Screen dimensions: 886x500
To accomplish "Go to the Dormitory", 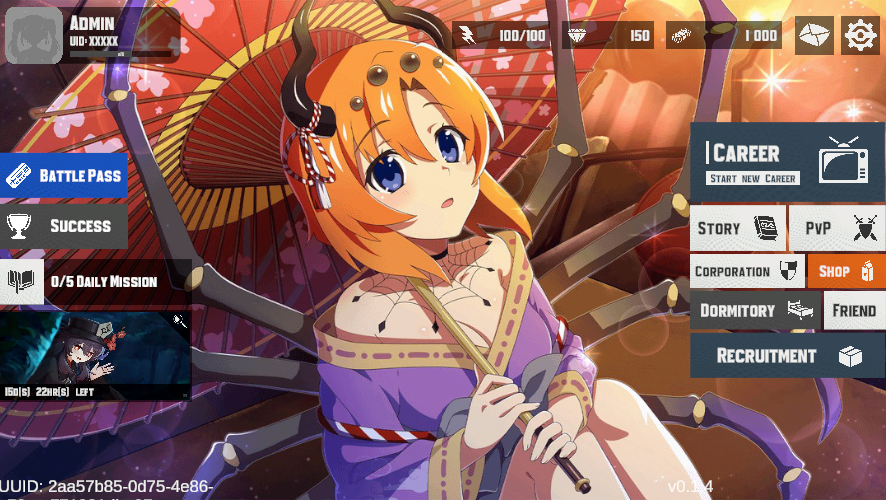I will click(753, 311).
